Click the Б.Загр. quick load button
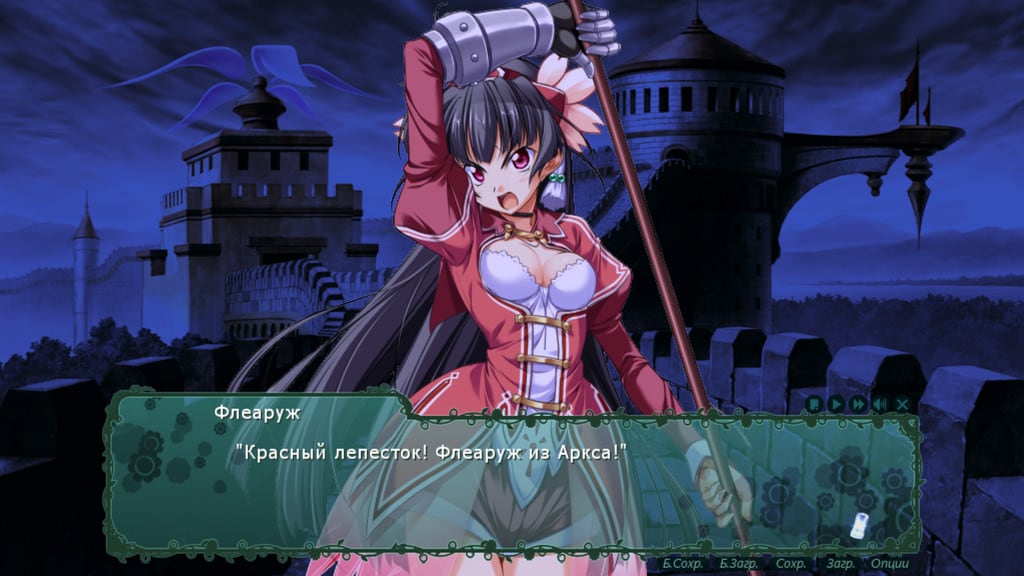This screenshot has width=1024, height=576. pyautogui.click(x=740, y=564)
